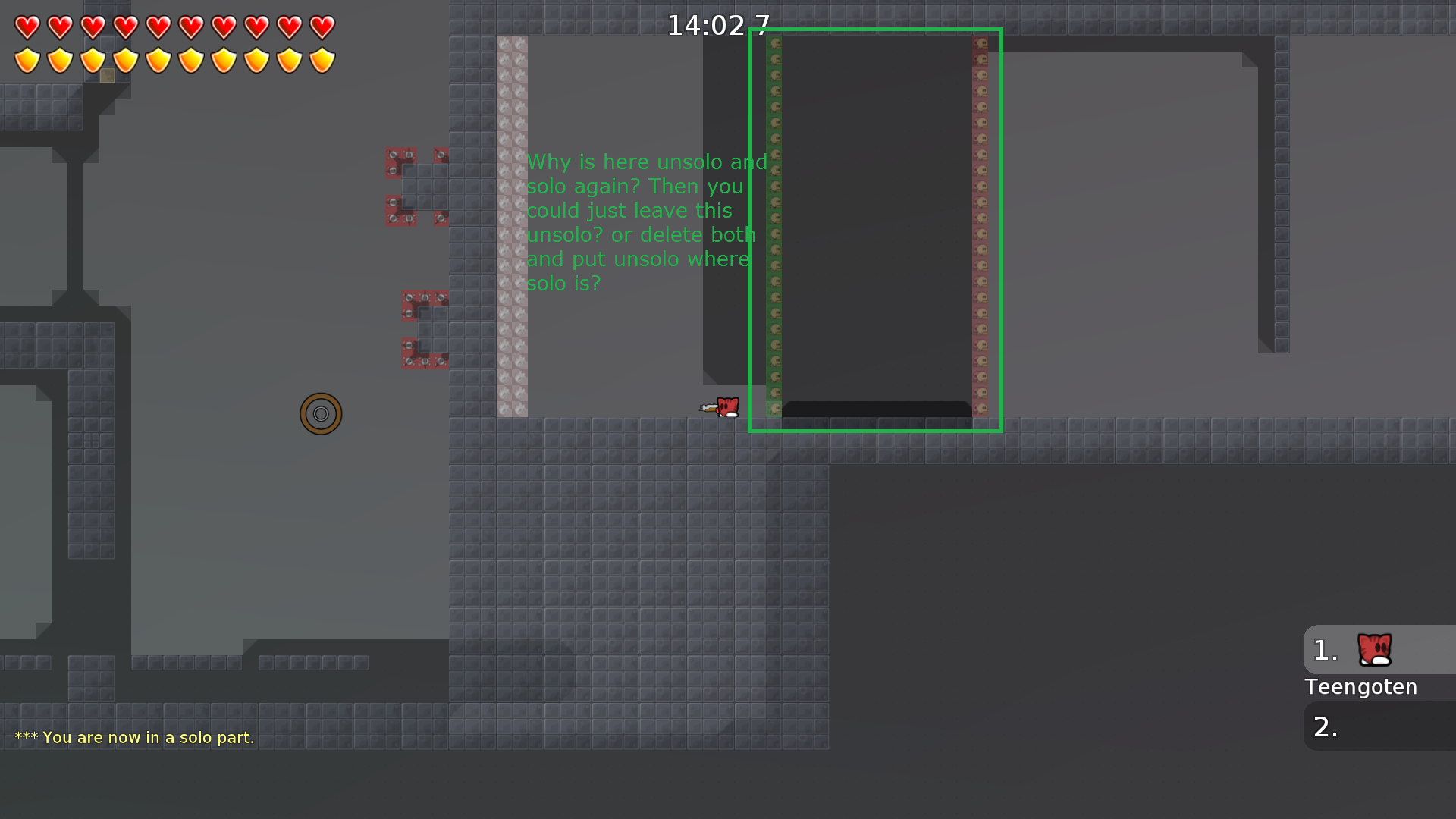
Task: Toggle the fifth shield in the armor bar
Action: (x=159, y=58)
